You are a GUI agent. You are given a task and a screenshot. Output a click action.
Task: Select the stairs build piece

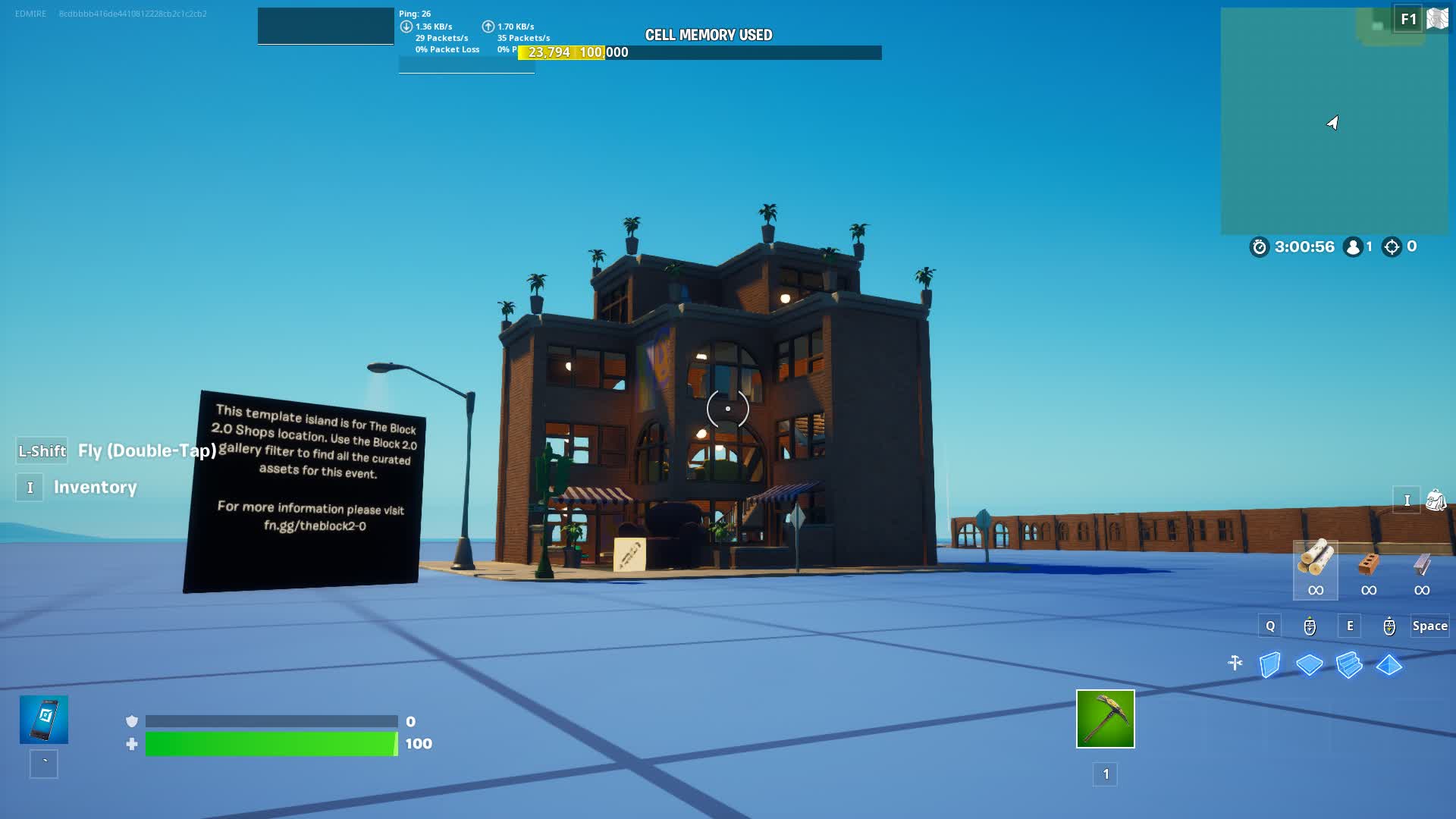point(1350,663)
